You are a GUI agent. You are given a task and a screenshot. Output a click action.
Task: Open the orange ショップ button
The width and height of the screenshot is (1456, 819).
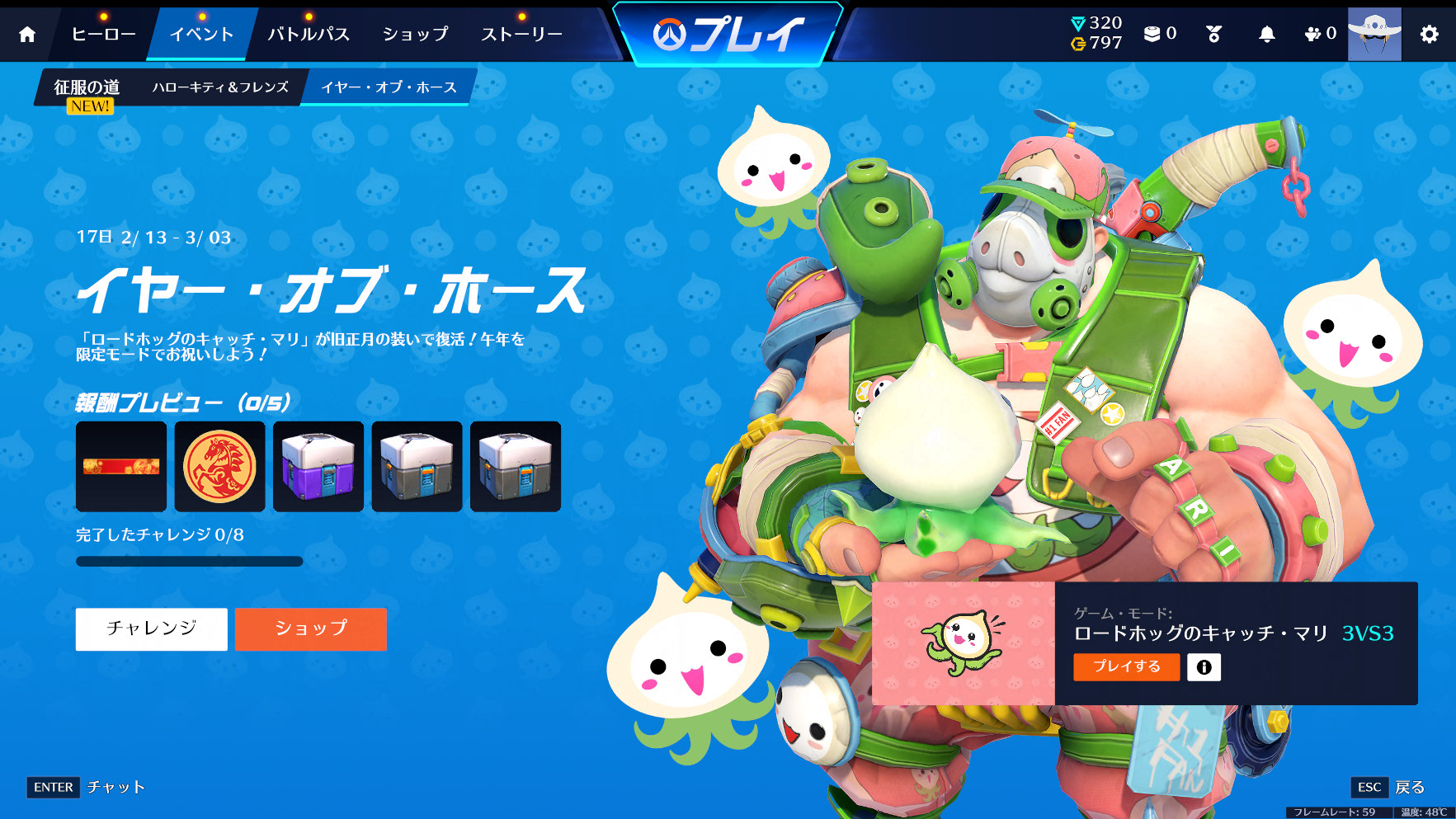coord(311,628)
